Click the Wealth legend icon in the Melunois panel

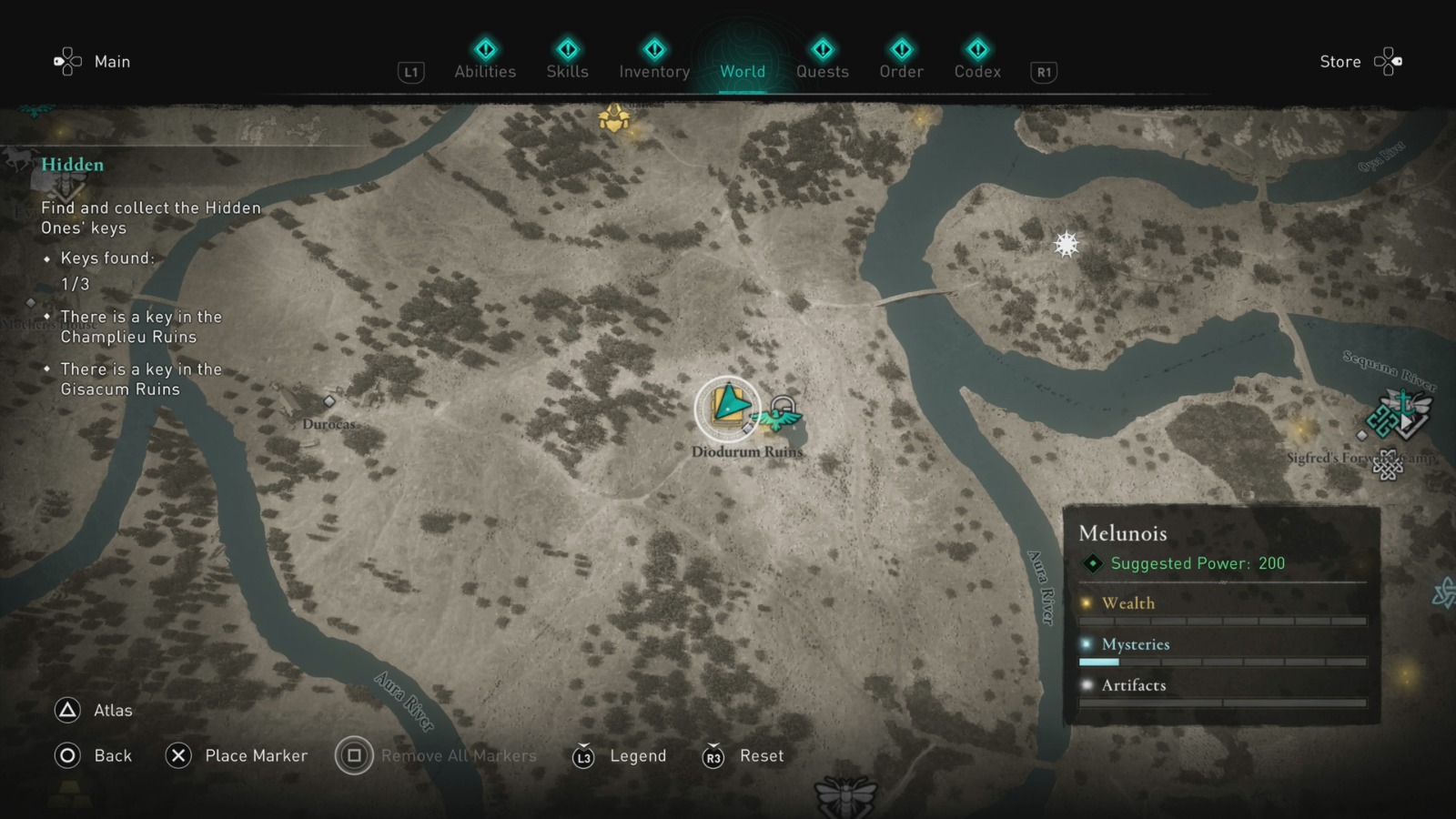[x=1086, y=603]
